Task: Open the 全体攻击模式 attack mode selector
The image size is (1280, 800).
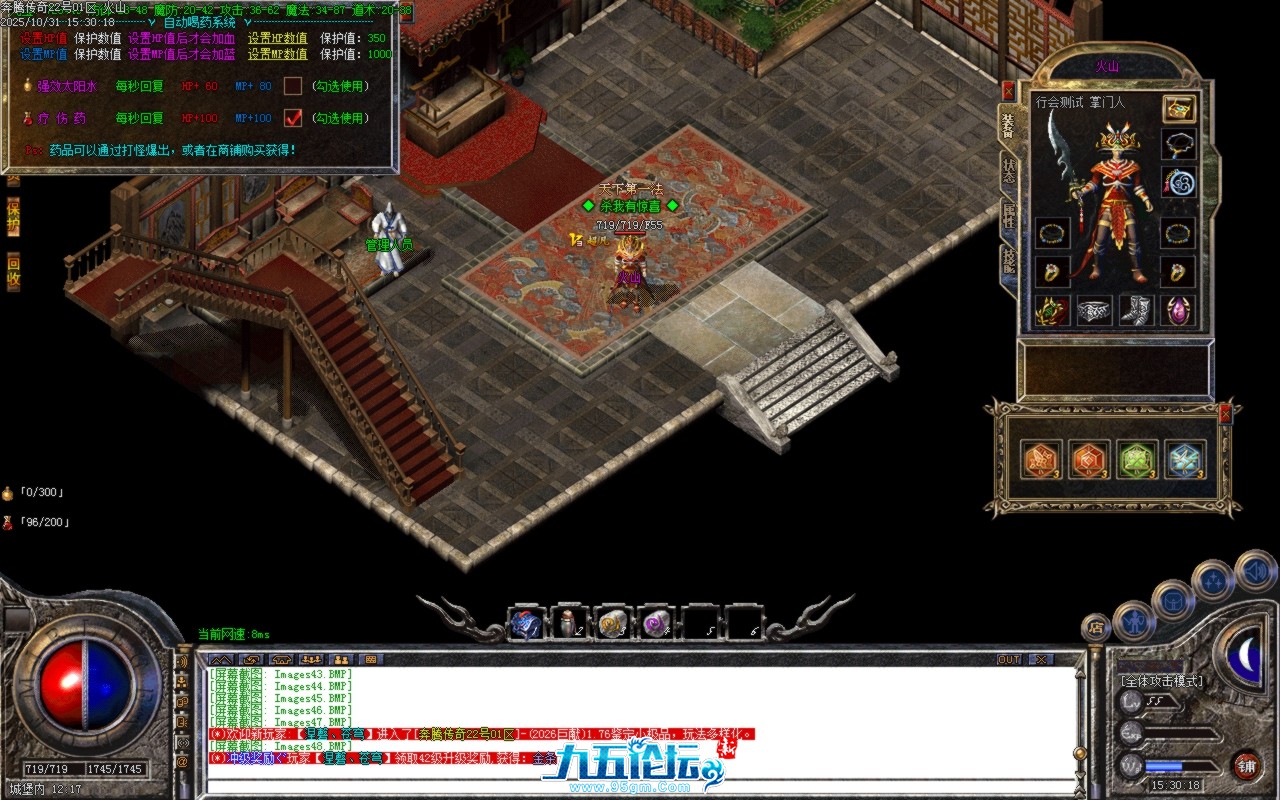Action: (x=1160, y=682)
